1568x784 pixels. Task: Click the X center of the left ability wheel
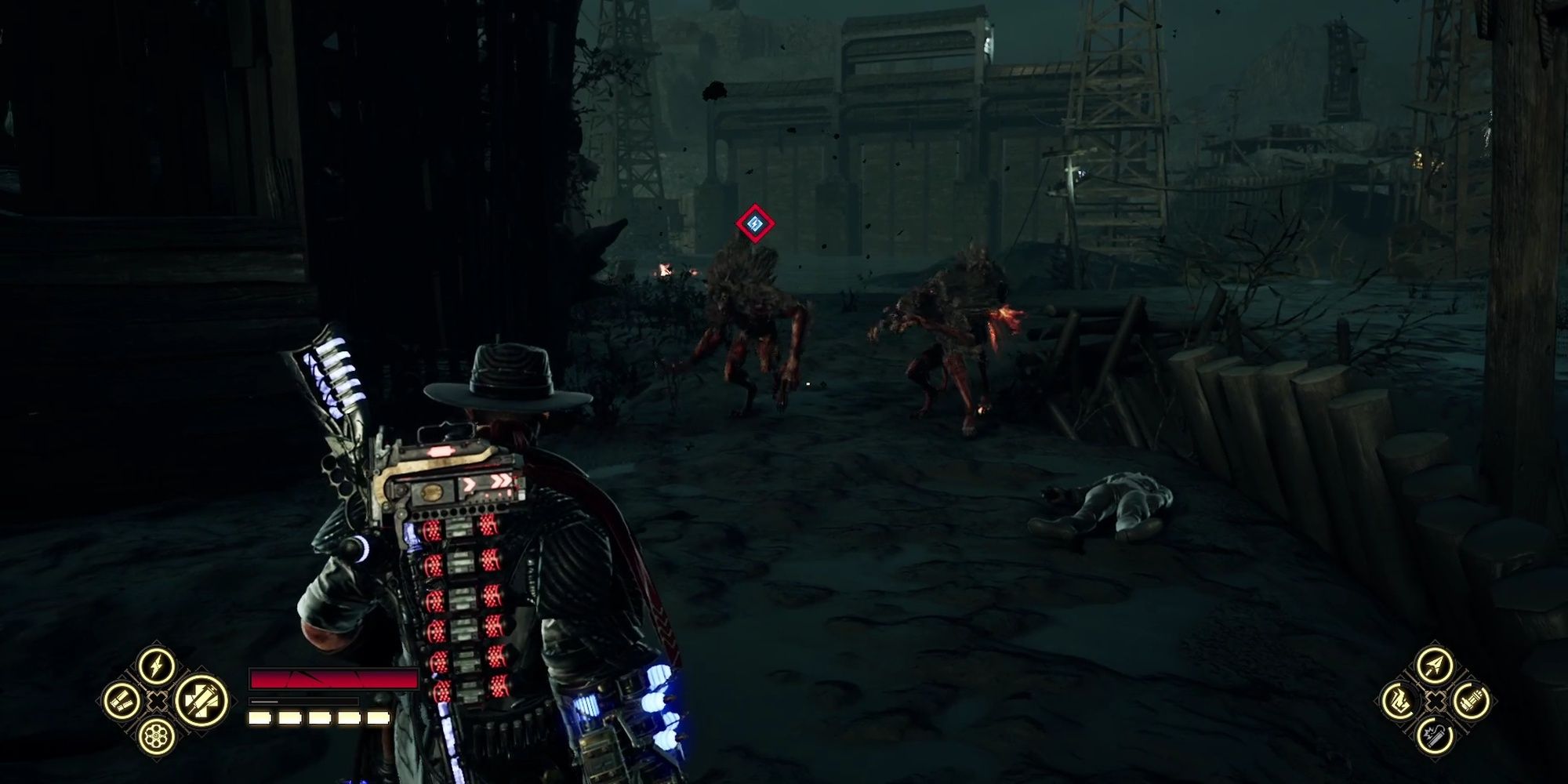point(156,701)
